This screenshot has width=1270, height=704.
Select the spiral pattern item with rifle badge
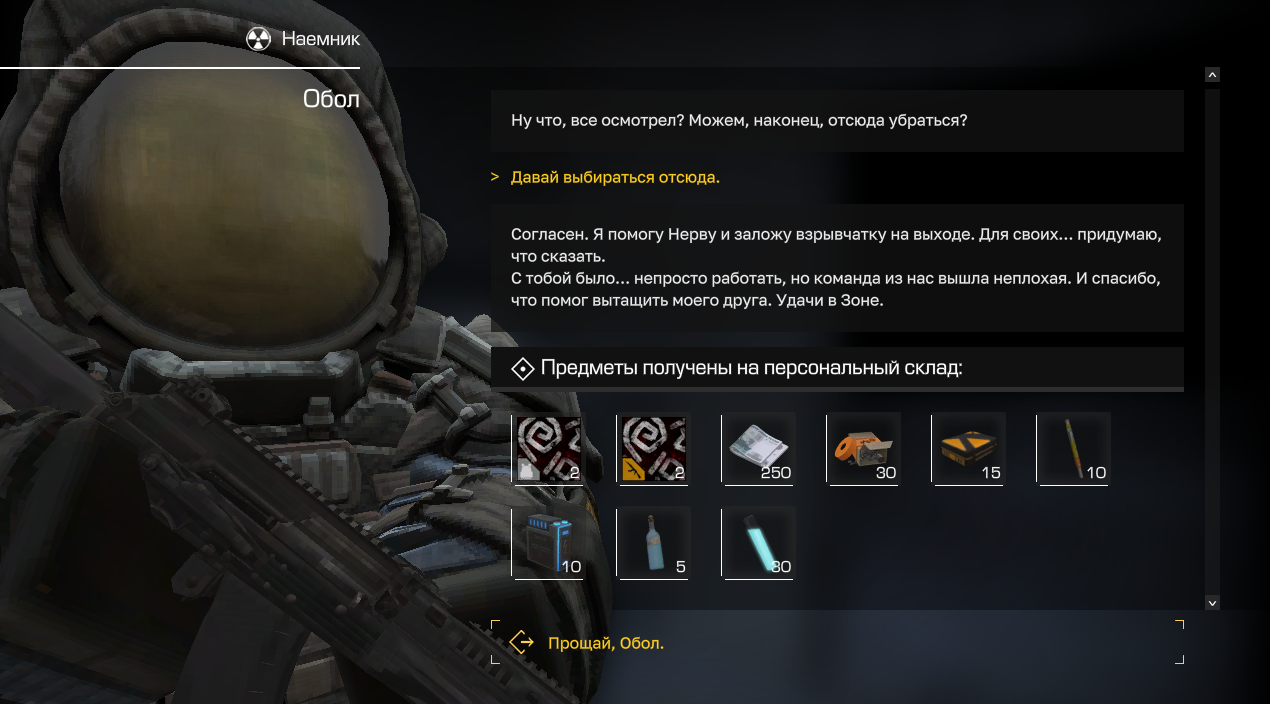pyautogui.click(x=653, y=448)
